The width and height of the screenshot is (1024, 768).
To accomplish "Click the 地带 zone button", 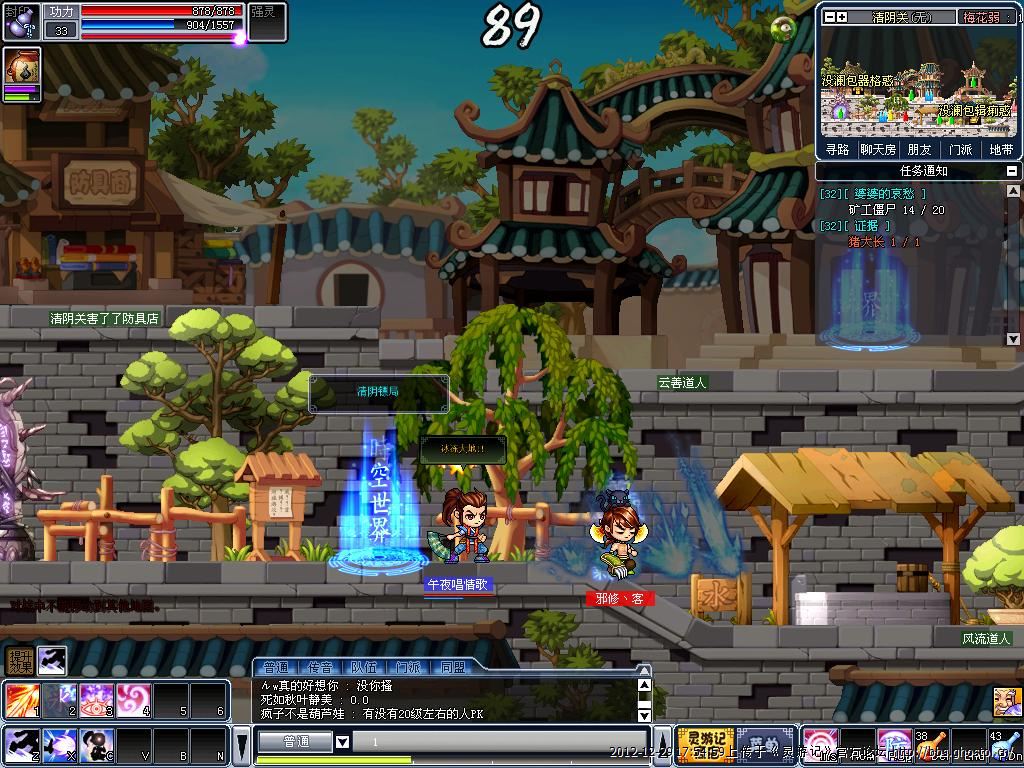I will tap(1000, 149).
